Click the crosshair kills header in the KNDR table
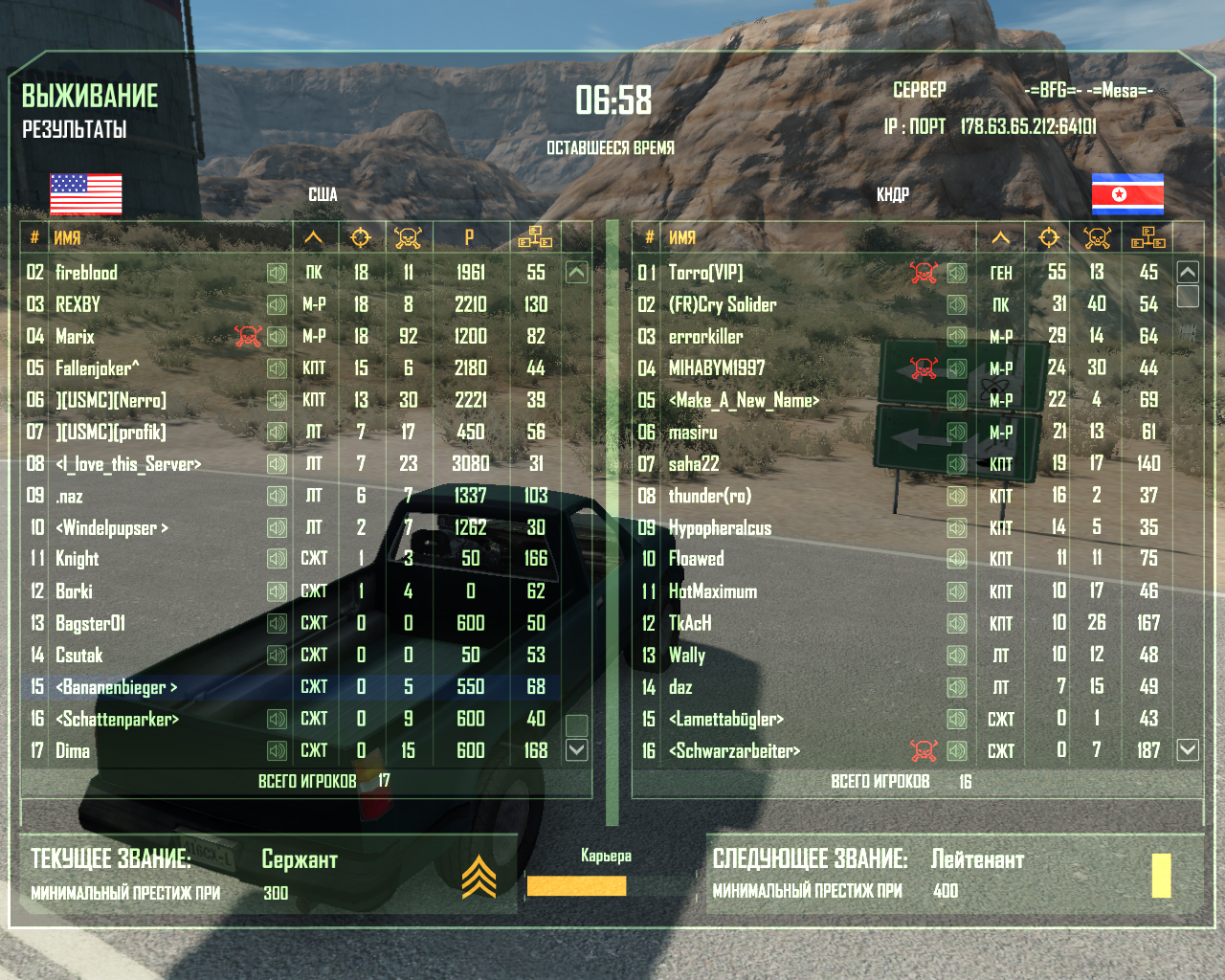 click(x=1049, y=237)
